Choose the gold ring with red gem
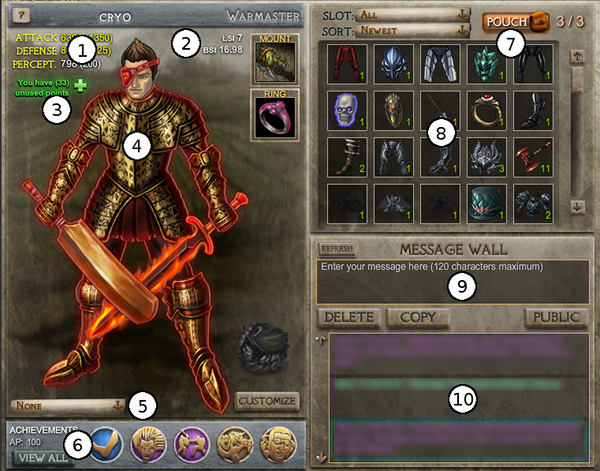Viewport: 600px width, 471px height. tap(485, 109)
